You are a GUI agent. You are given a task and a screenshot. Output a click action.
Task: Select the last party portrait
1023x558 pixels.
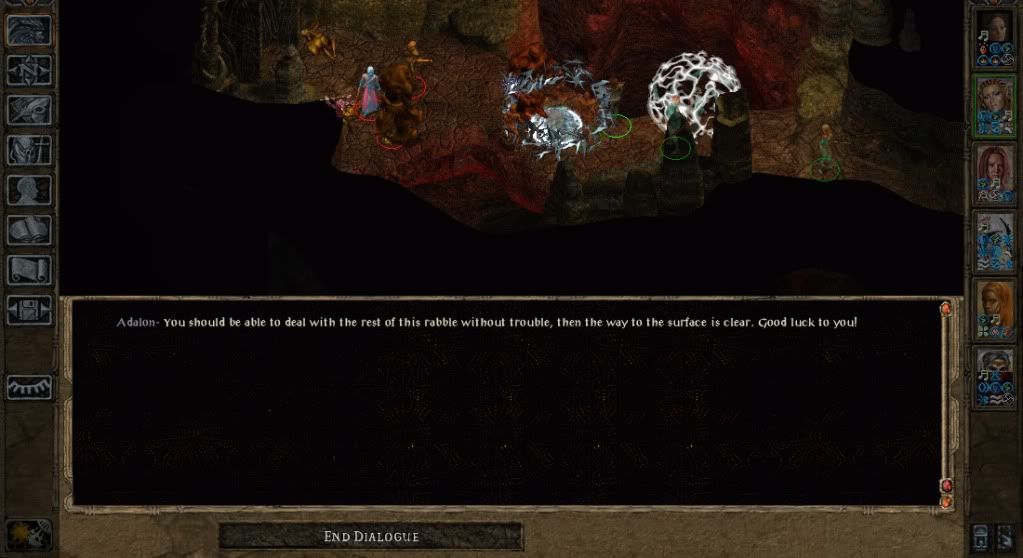click(x=994, y=377)
